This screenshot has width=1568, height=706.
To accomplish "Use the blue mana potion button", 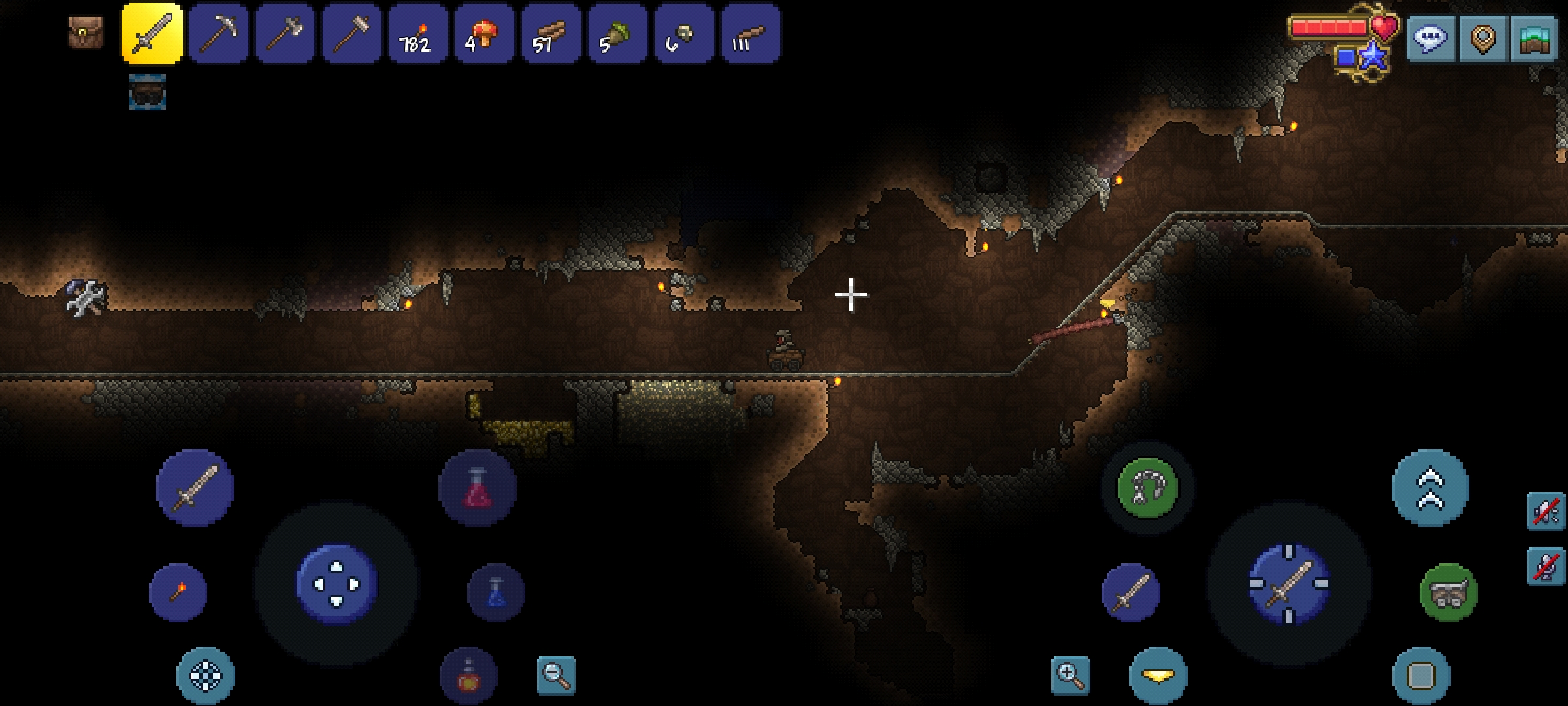I will point(496,592).
